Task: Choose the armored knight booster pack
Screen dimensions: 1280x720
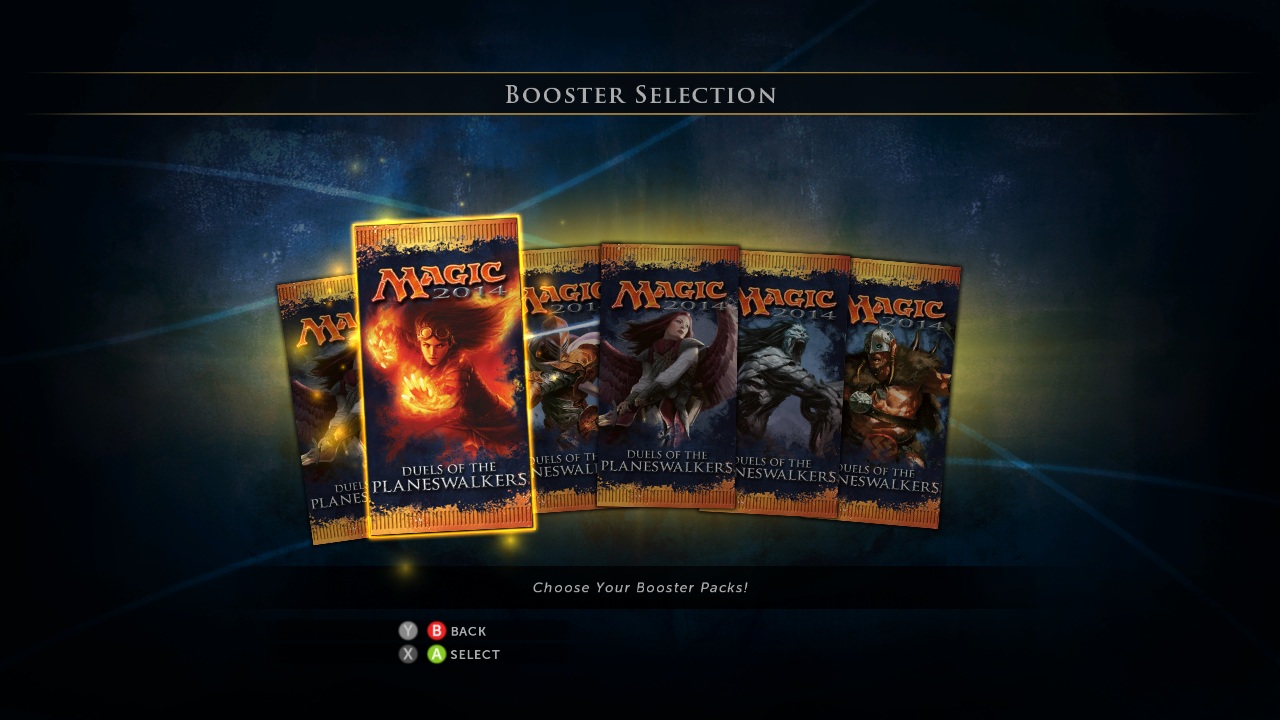Action: [x=561, y=380]
